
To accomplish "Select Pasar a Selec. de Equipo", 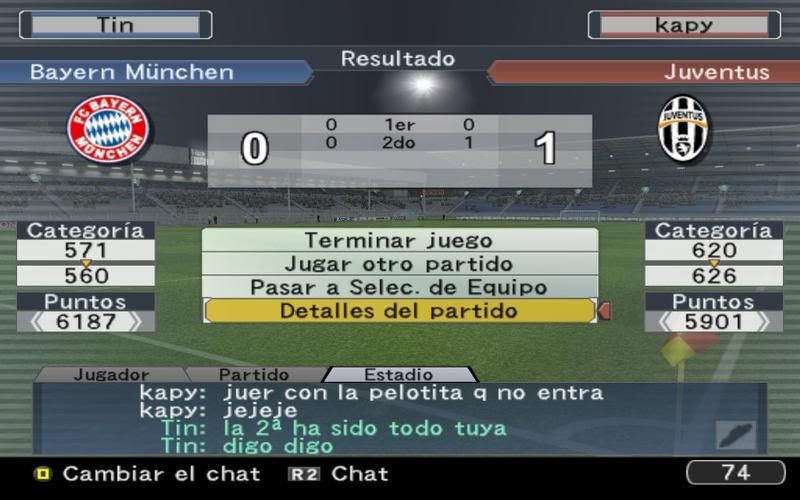I will tap(399, 287).
